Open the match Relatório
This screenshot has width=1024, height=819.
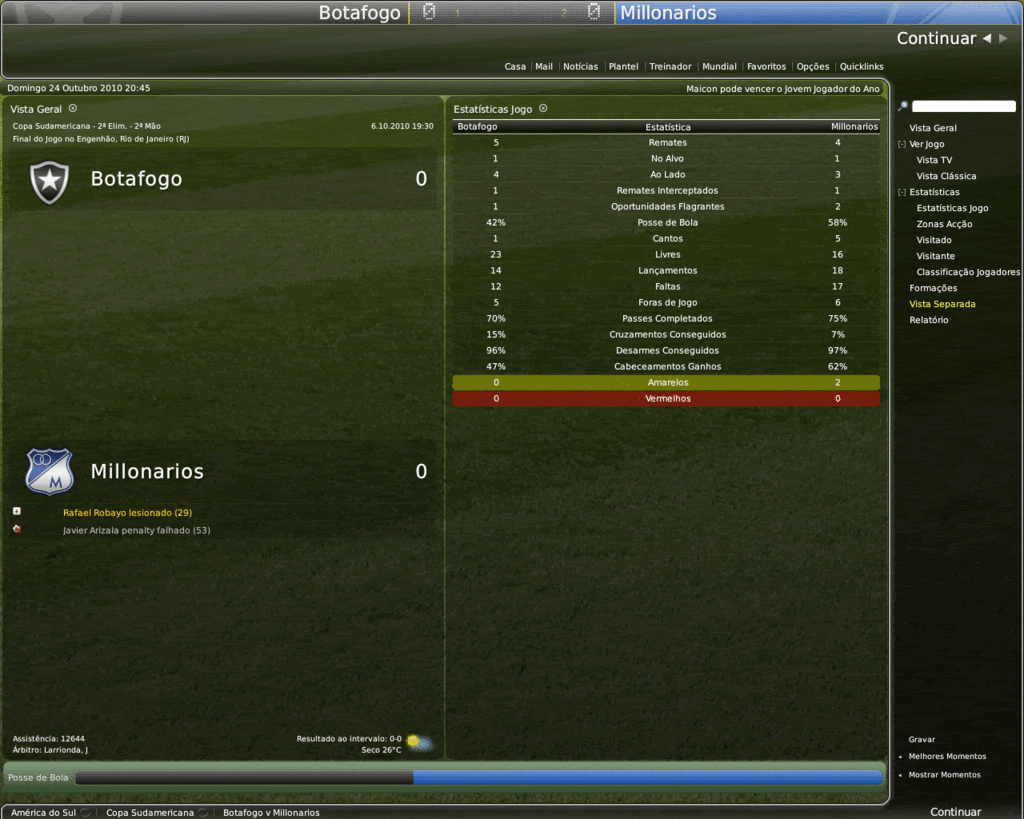point(929,320)
